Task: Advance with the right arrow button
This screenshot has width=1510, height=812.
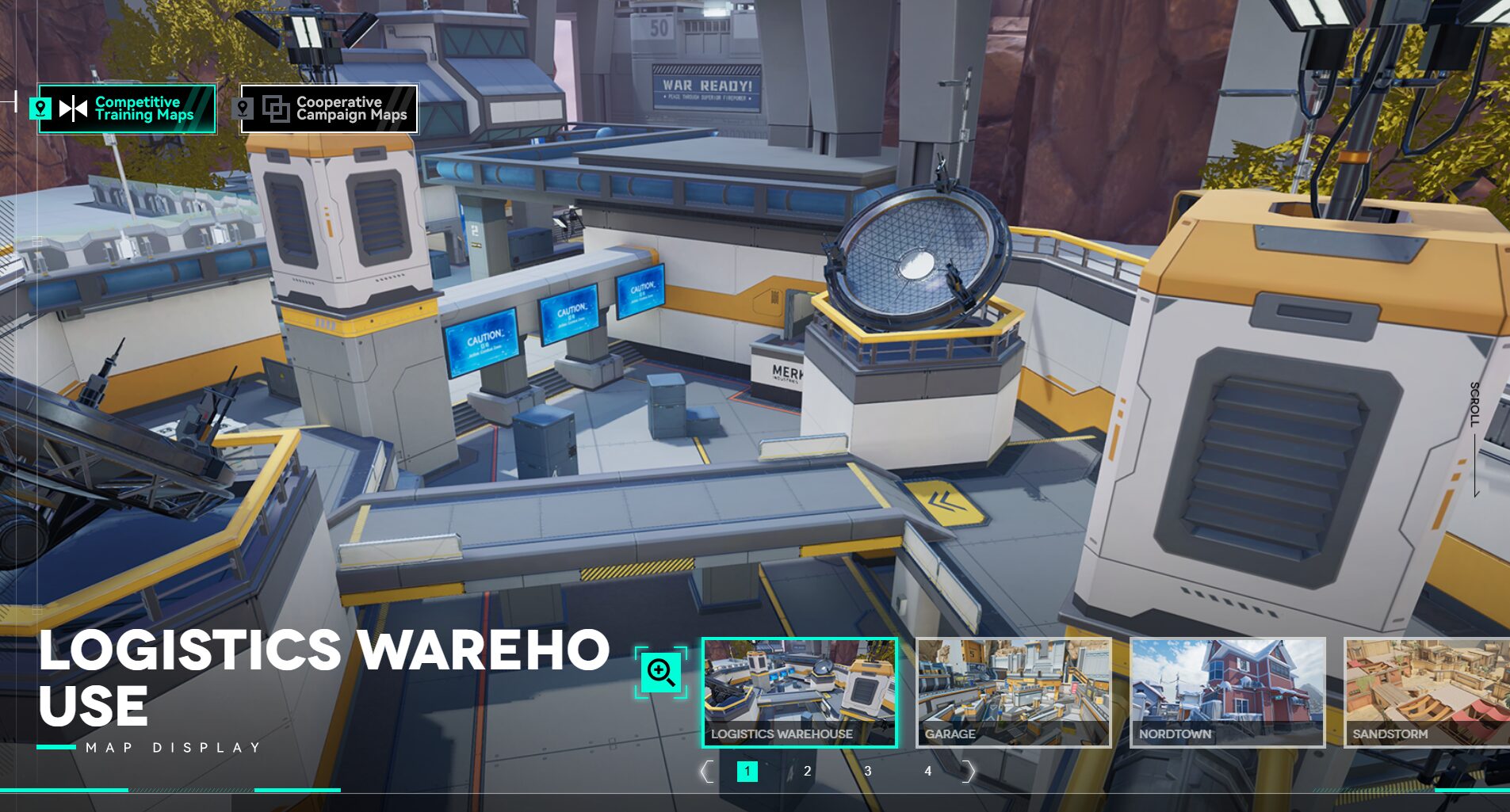Action: [968, 772]
